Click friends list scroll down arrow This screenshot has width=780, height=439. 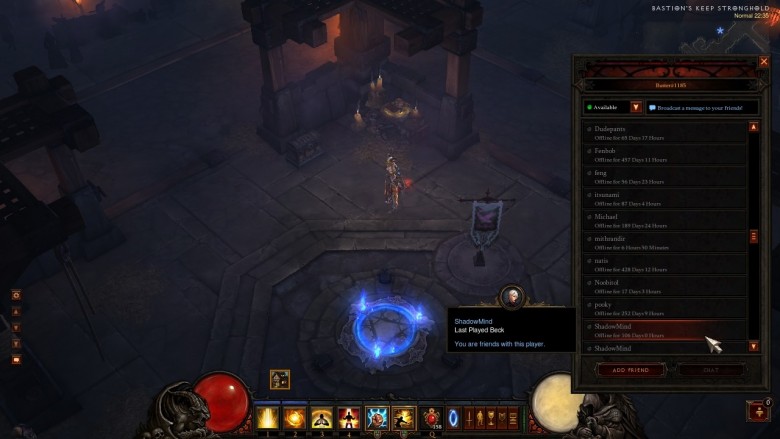point(753,346)
